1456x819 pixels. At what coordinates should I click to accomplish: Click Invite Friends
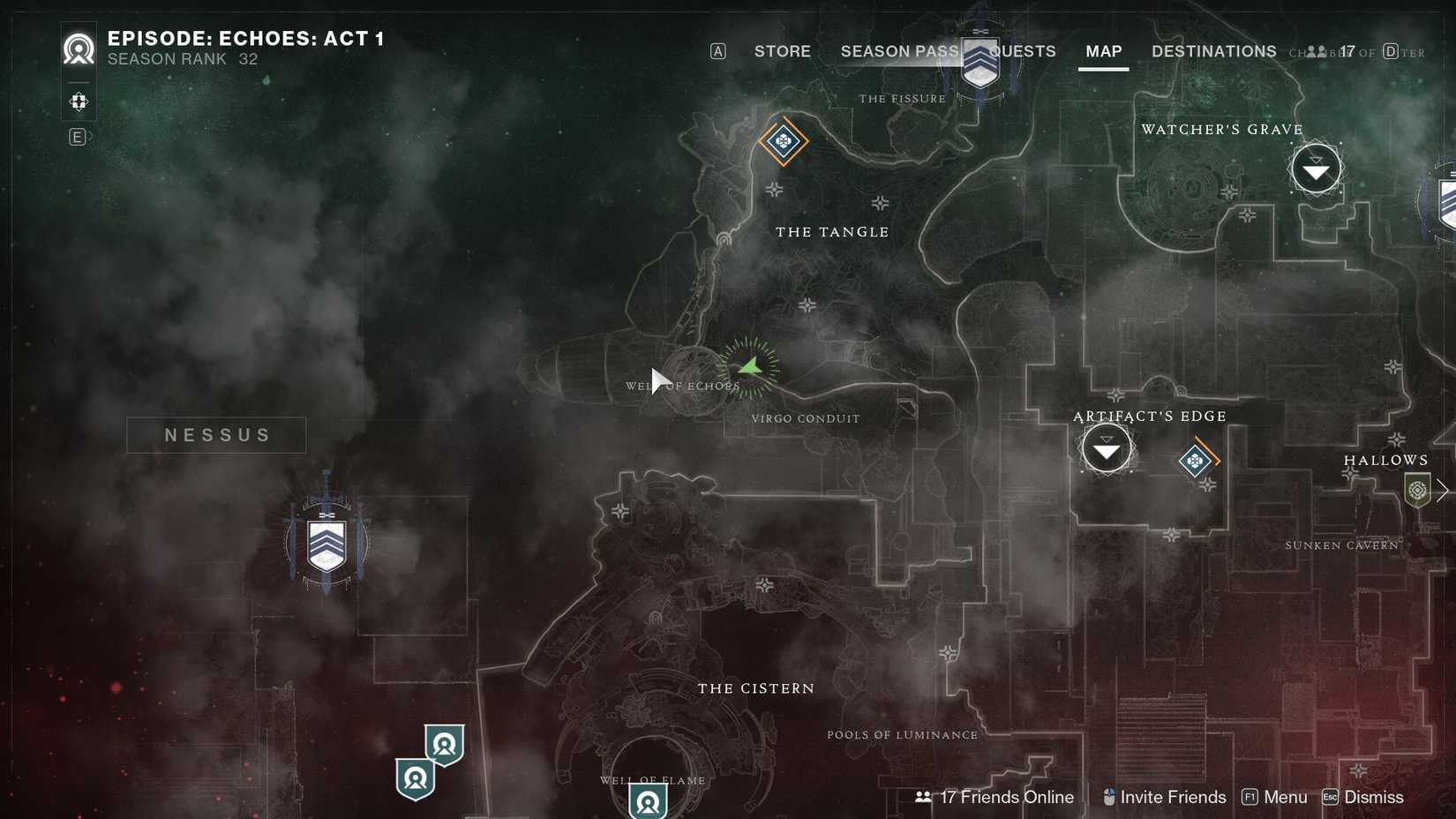tap(1174, 797)
